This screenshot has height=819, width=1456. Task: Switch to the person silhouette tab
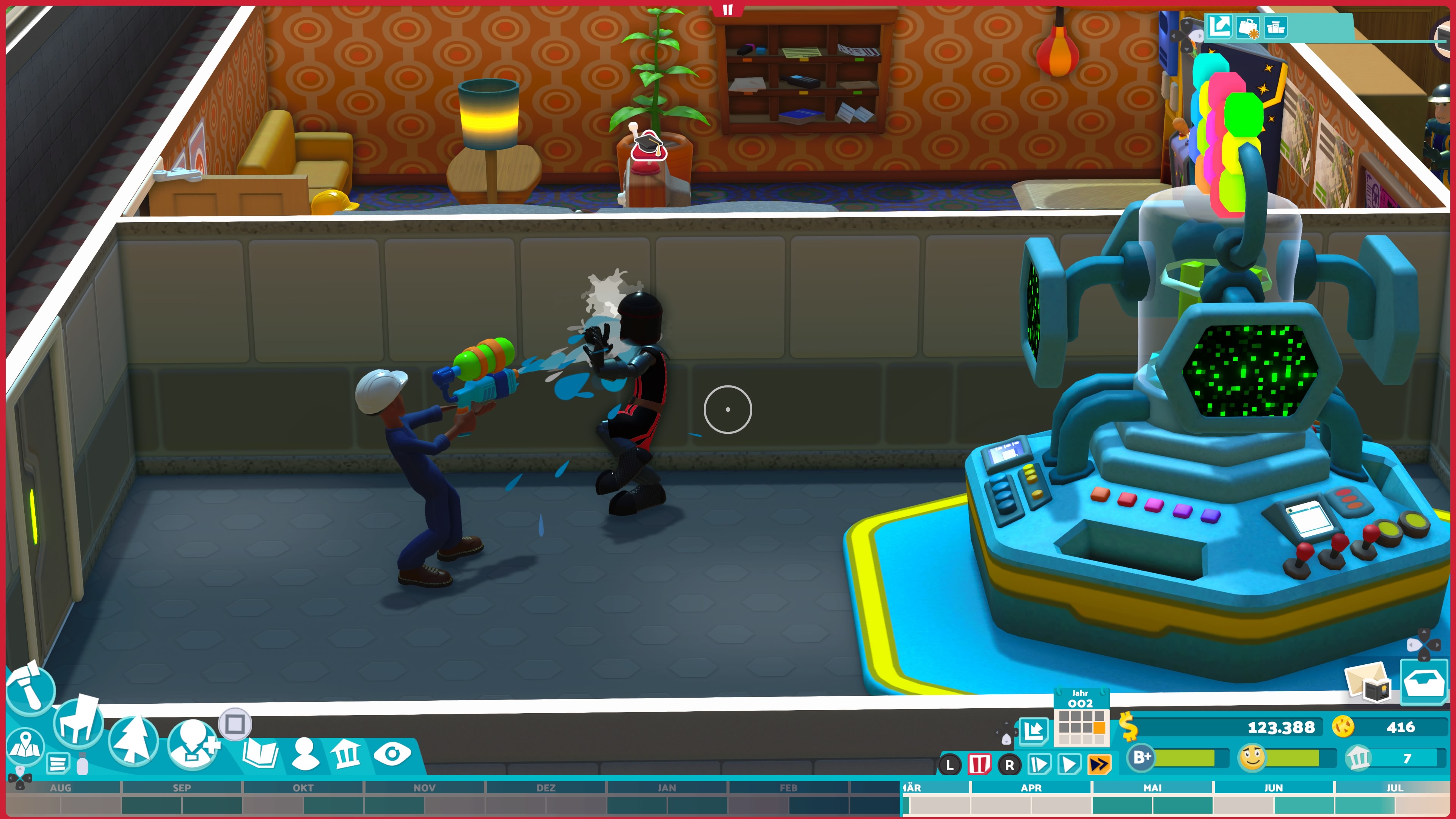click(x=304, y=753)
